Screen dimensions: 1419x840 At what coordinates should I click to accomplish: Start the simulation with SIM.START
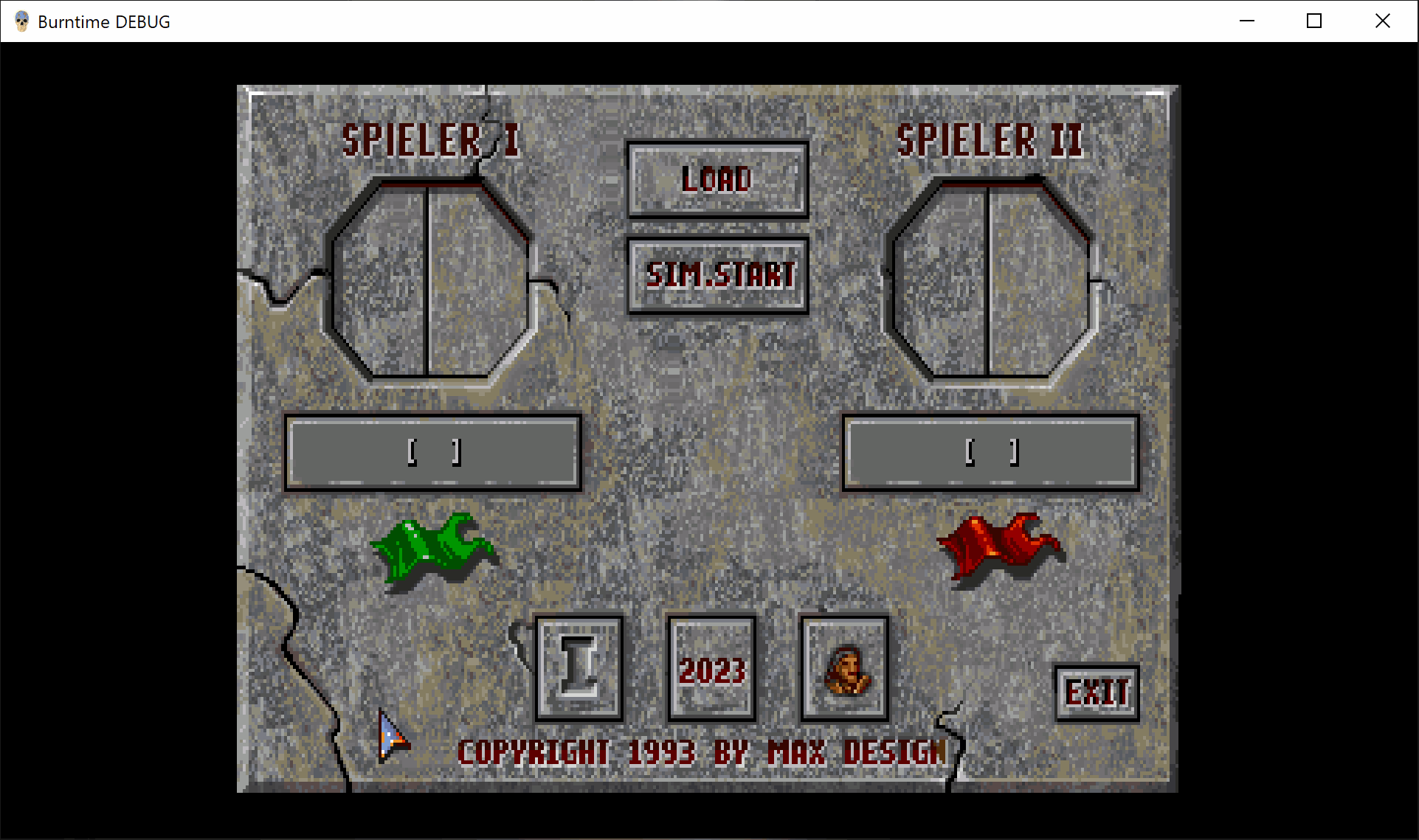coord(717,275)
